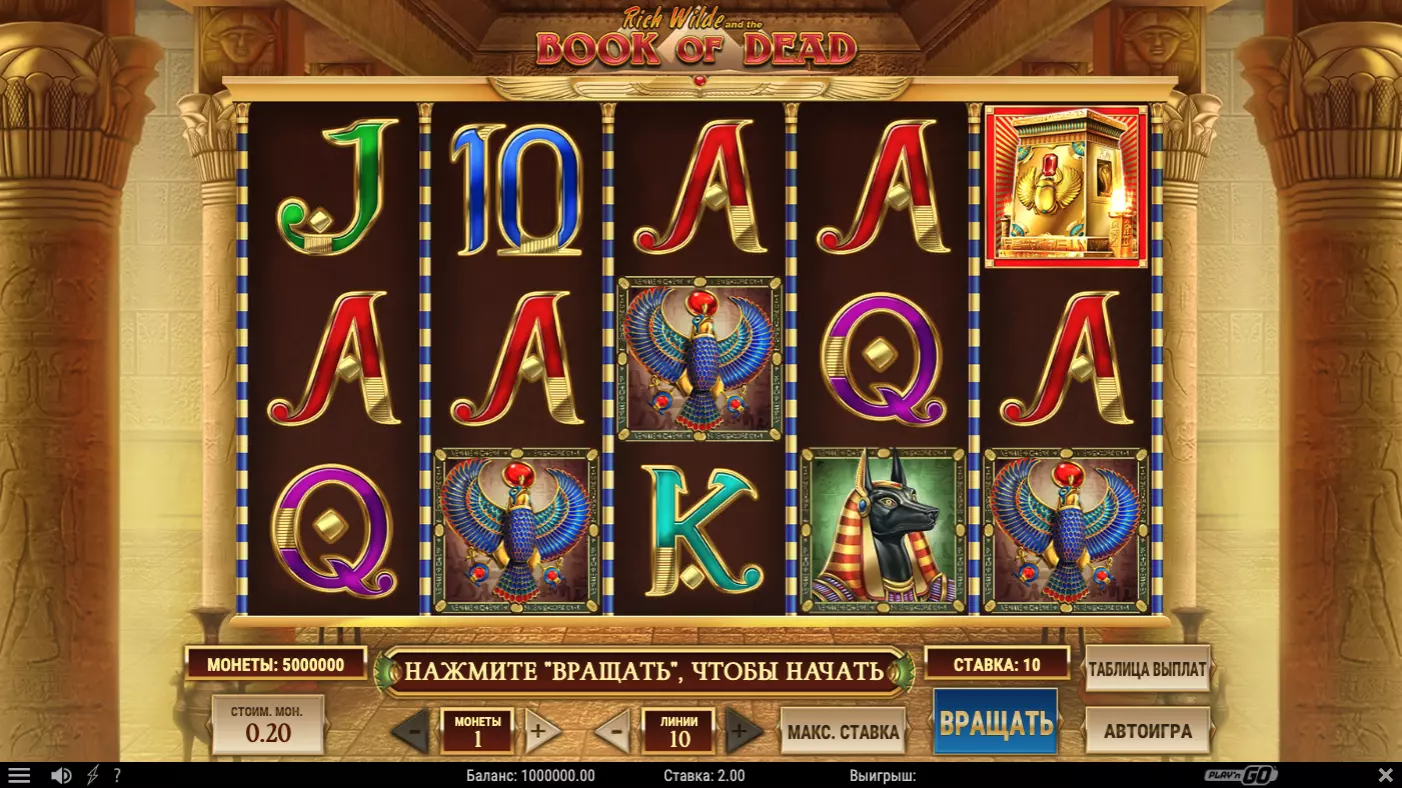Add more ЛИНИИ paylines
The width and height of the screenshot is (1402, 788).
741,732
